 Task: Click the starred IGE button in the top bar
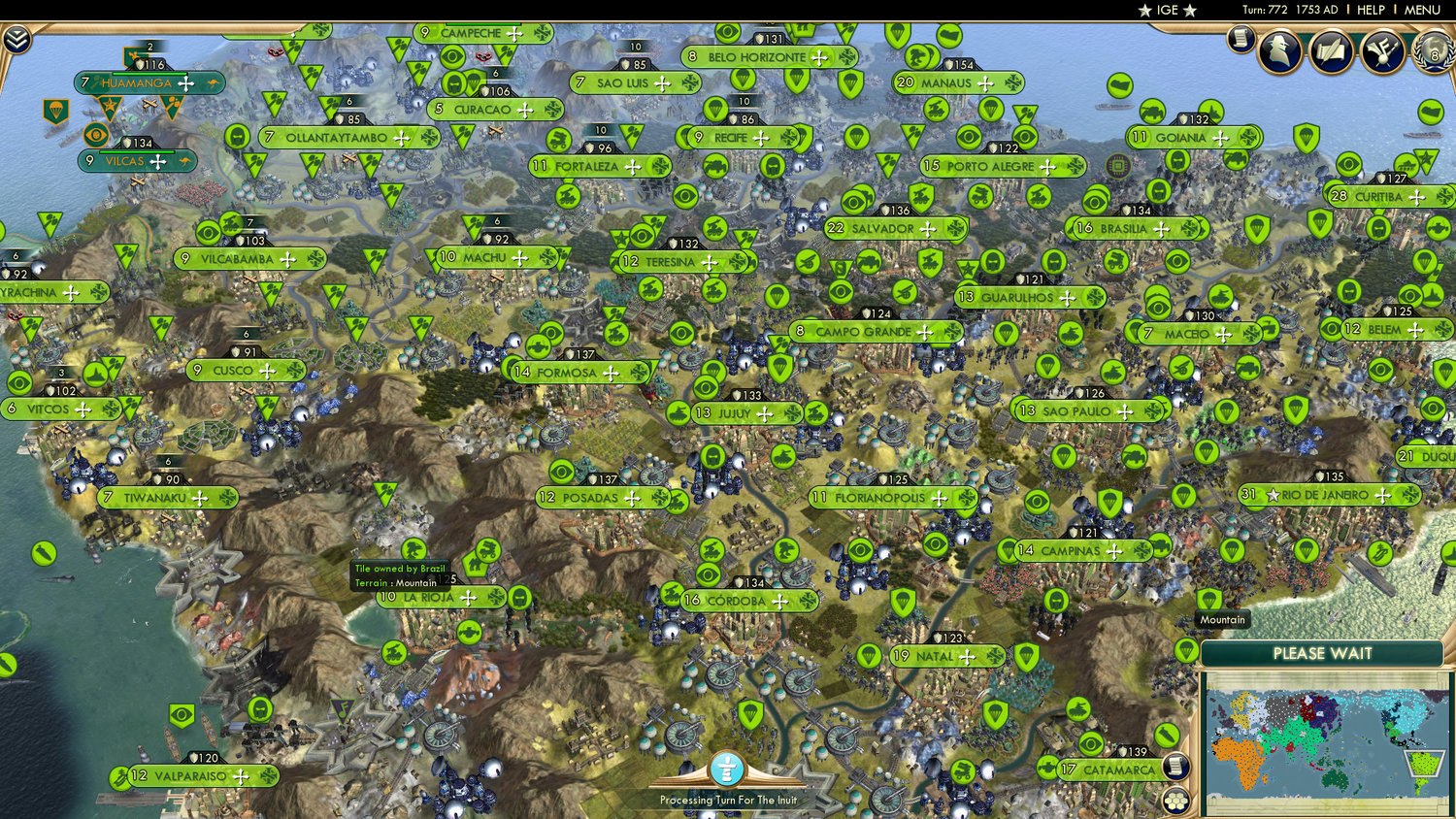pyautogui.click(x=1168, y=10)
